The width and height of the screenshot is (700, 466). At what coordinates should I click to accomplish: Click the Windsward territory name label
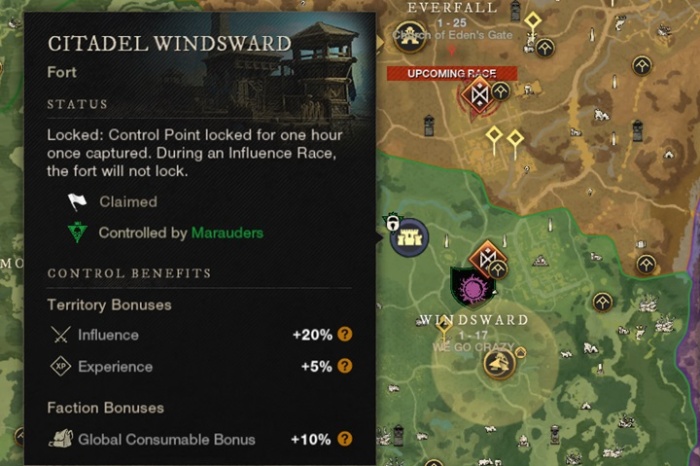(473, 320)
